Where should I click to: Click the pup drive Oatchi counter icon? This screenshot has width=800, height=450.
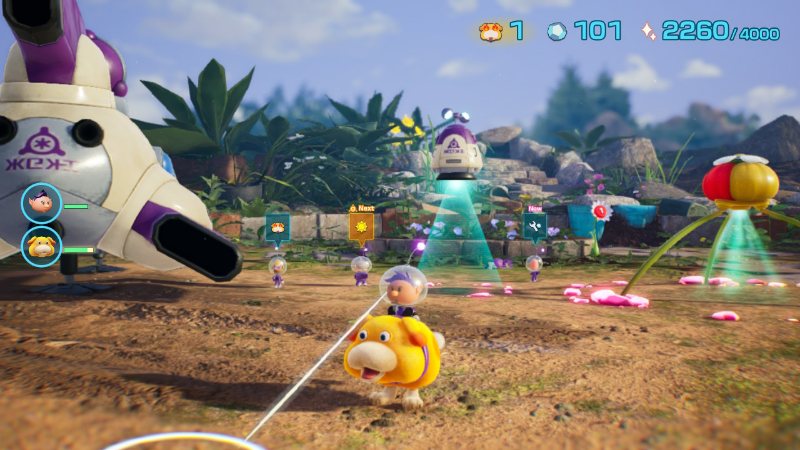coord(490,32)
